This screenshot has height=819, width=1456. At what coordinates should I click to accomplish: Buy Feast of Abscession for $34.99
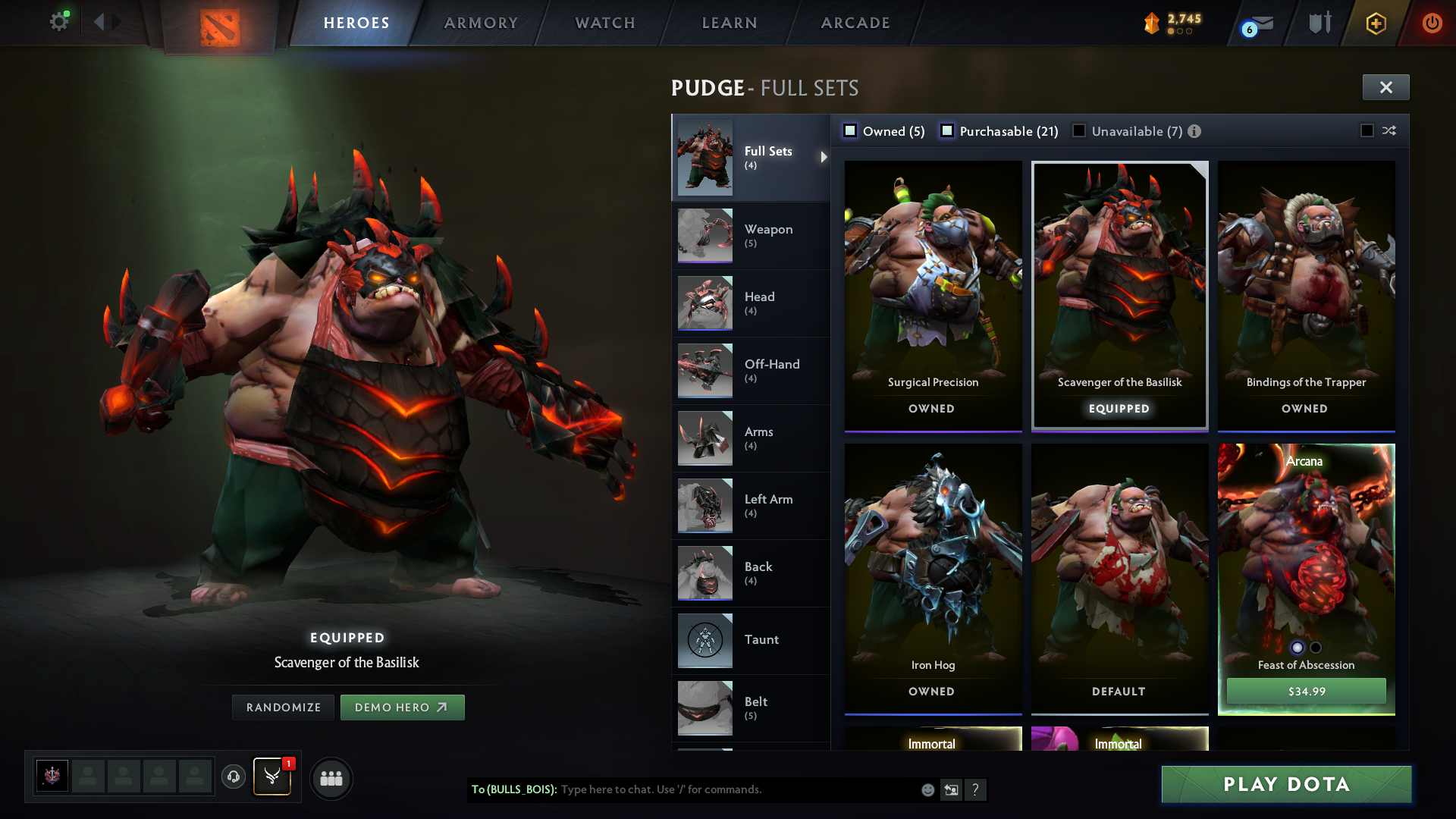click(1306, 691)
